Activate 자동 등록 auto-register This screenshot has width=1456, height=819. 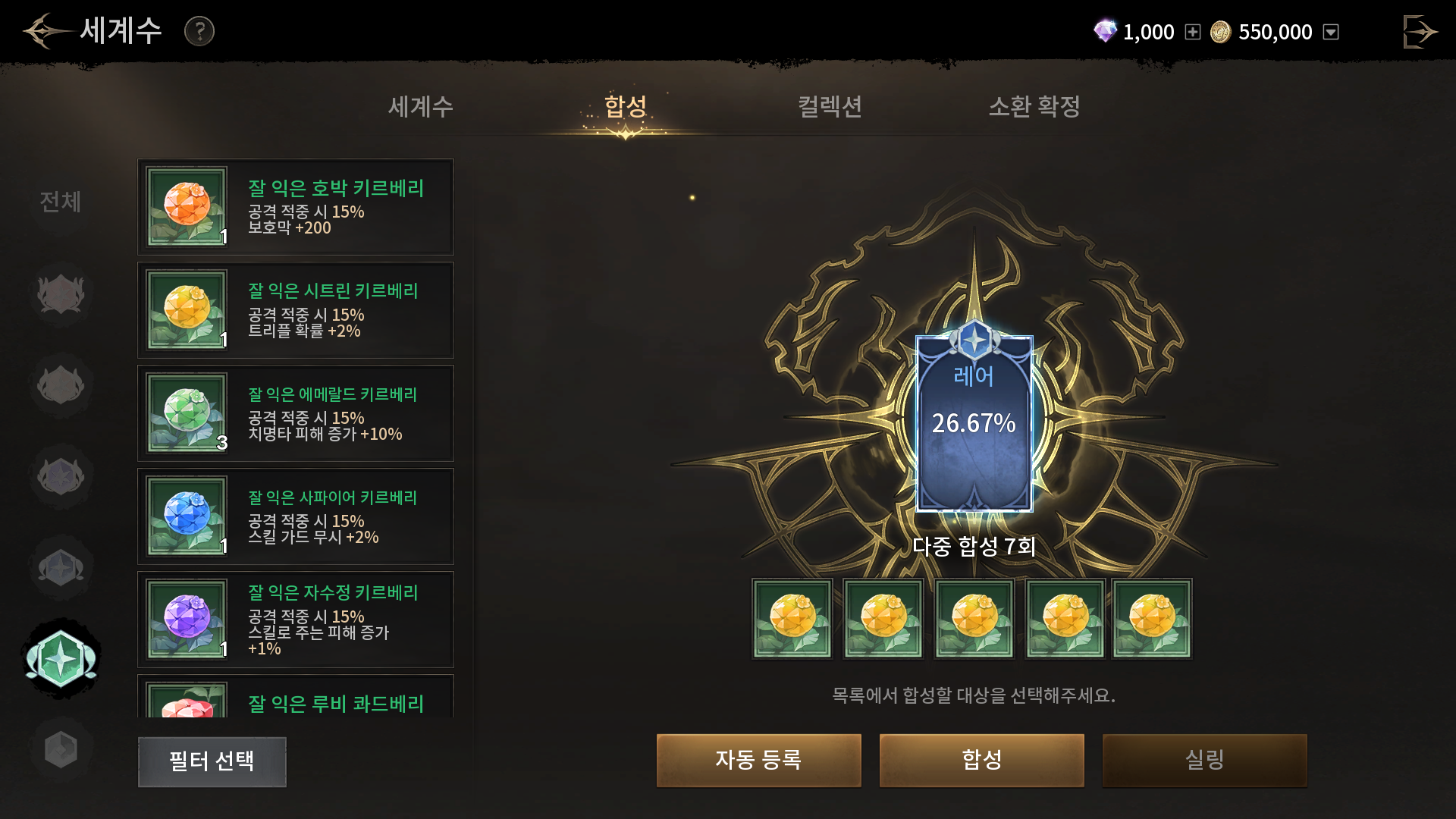(758, 760)
